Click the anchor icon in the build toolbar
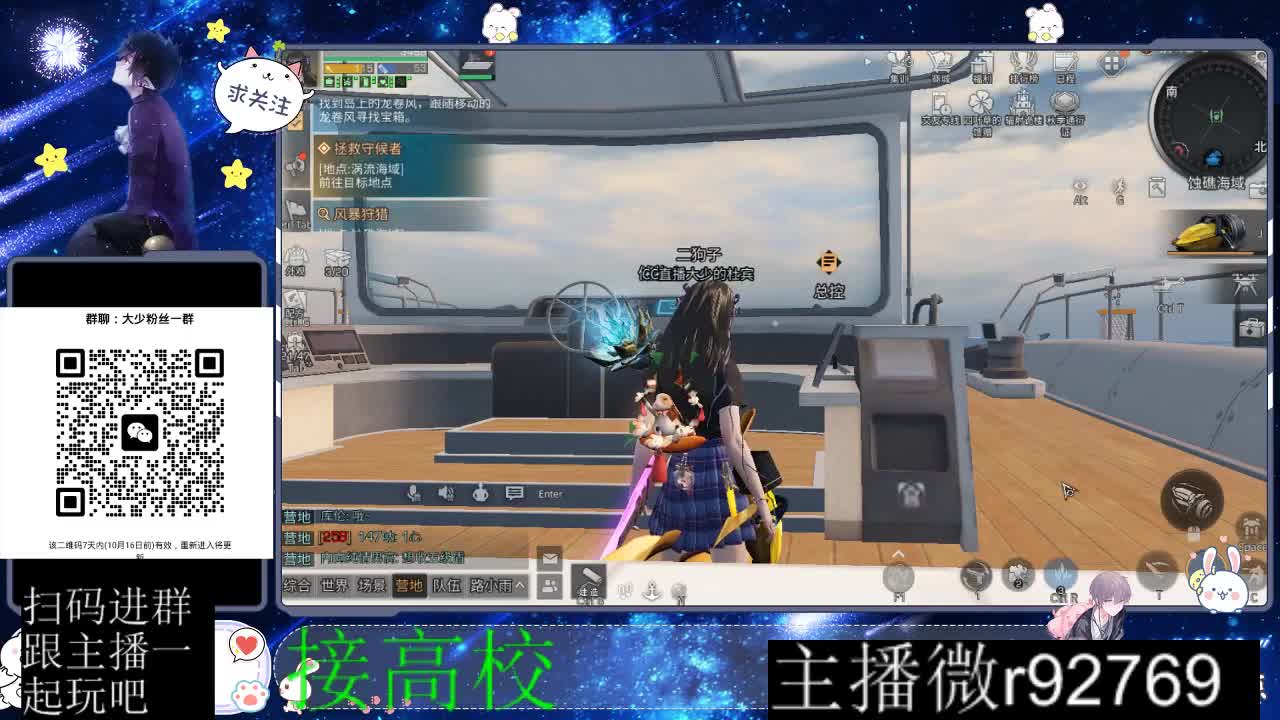The width and height of the screenshot is (1280, 720). tap(650, 591)
